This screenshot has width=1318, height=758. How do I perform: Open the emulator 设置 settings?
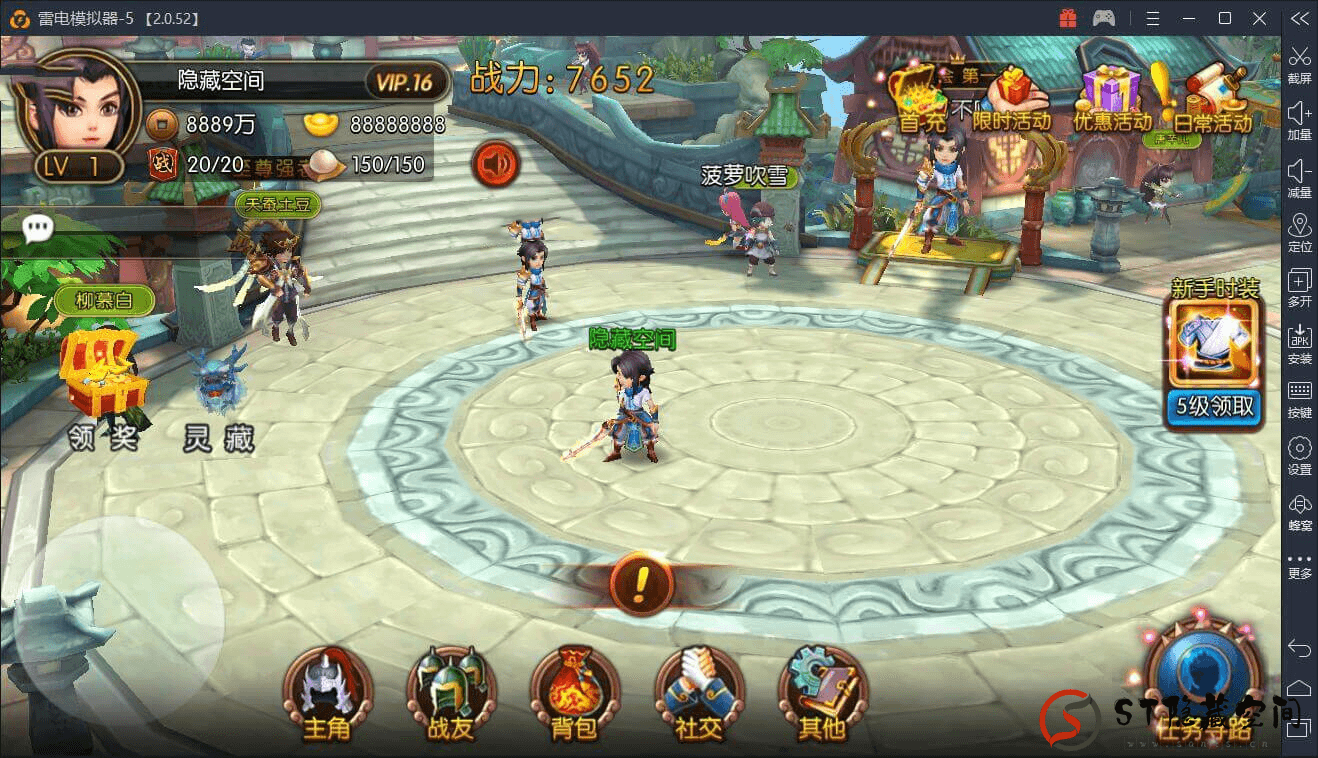(x=1299, y=455)
